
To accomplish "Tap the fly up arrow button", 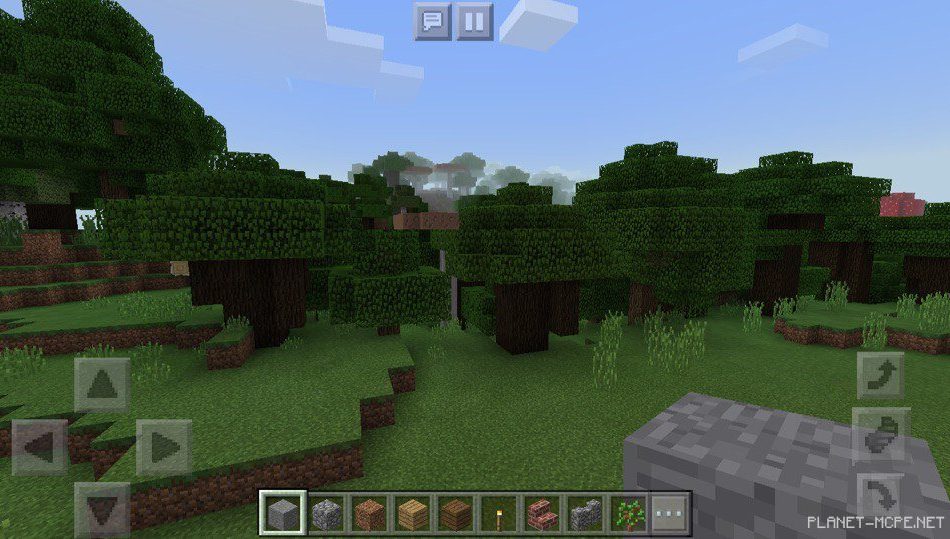I will pos(880,375).
